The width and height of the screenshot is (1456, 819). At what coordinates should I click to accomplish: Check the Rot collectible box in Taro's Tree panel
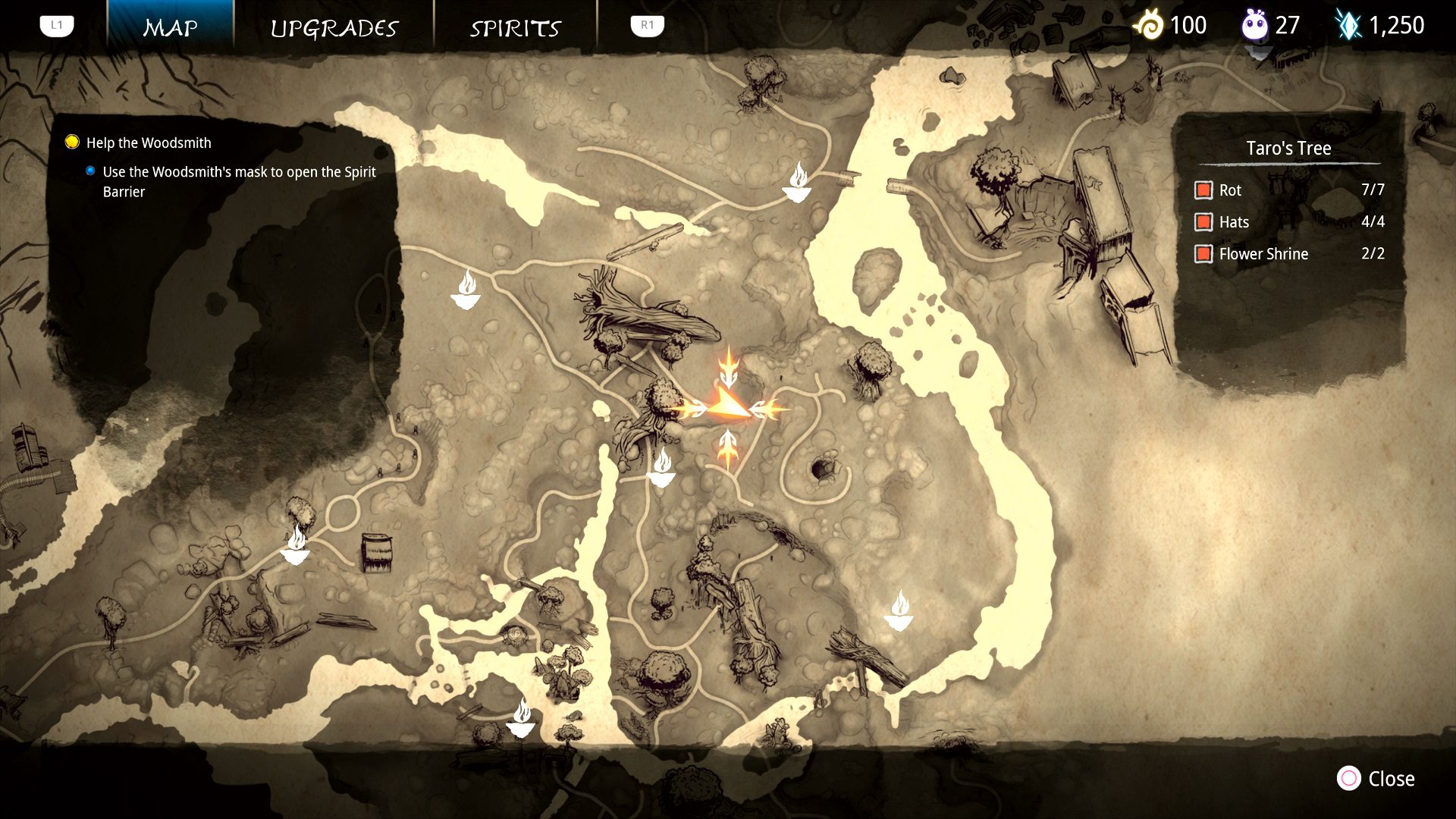tap(1203, 190)
